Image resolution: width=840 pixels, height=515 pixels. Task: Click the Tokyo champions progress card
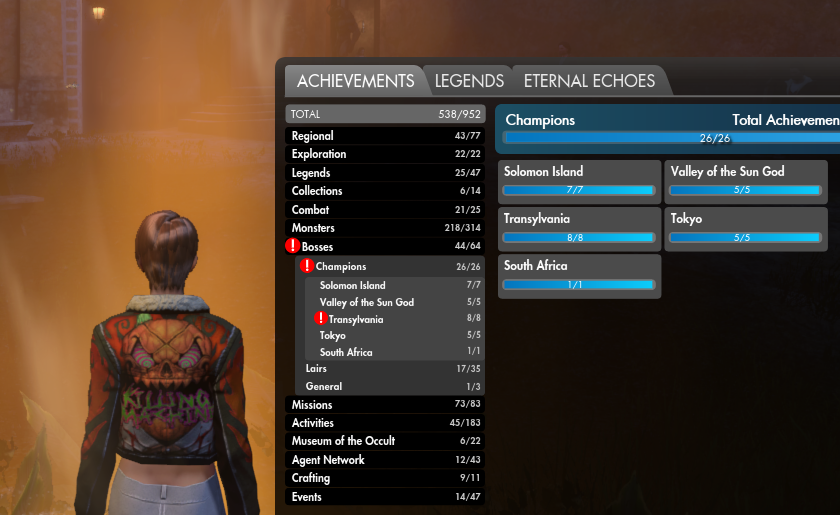tap(746, 227)
